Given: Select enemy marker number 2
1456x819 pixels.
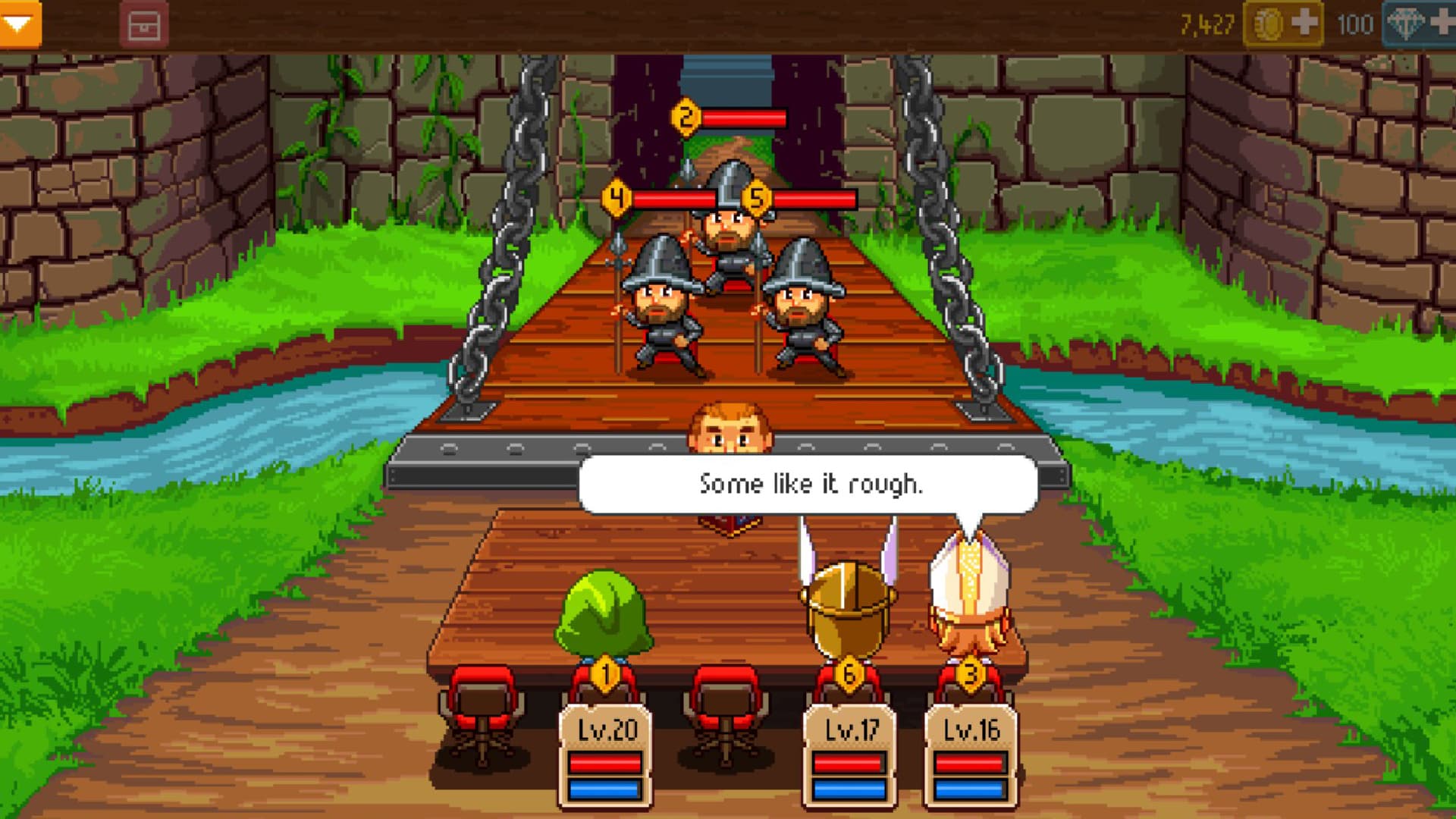Looking at the screenshot, I should [x=686, y=117].
